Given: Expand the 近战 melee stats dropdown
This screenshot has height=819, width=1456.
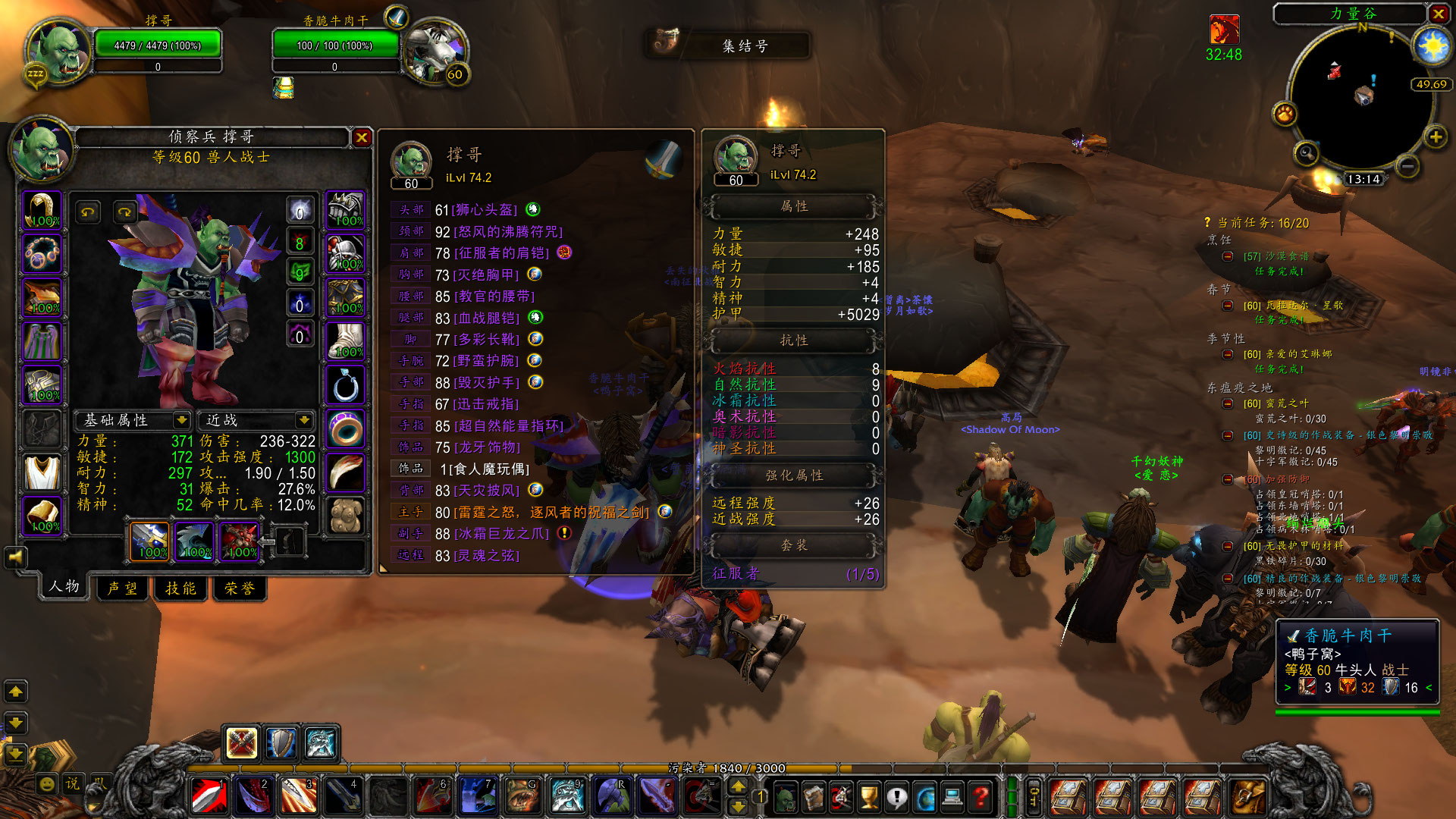Looking at the screenshot, I should (304, 420).
